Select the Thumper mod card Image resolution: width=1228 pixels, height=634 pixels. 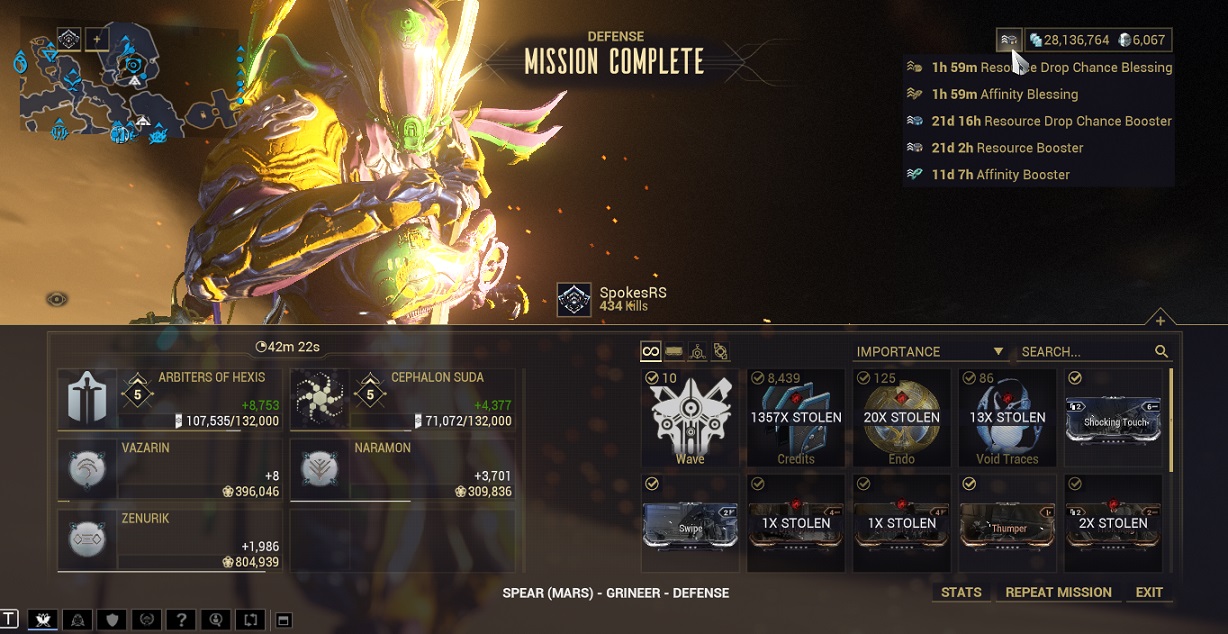point(1008,524)
